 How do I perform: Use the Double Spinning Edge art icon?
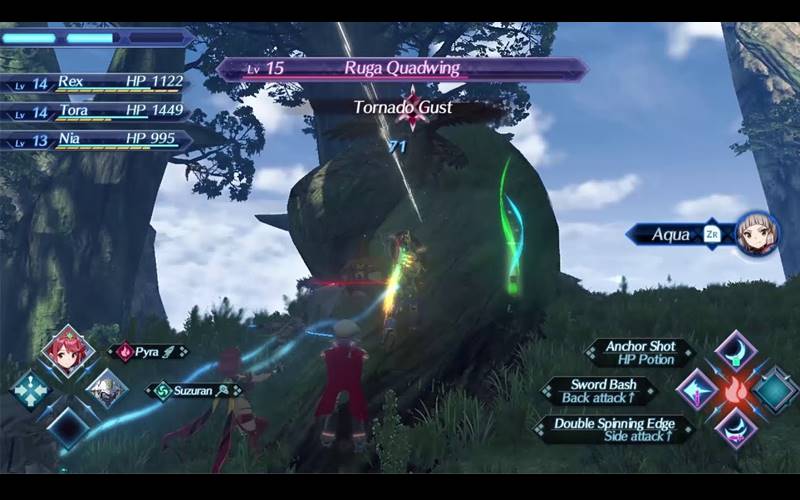[735, 428]
